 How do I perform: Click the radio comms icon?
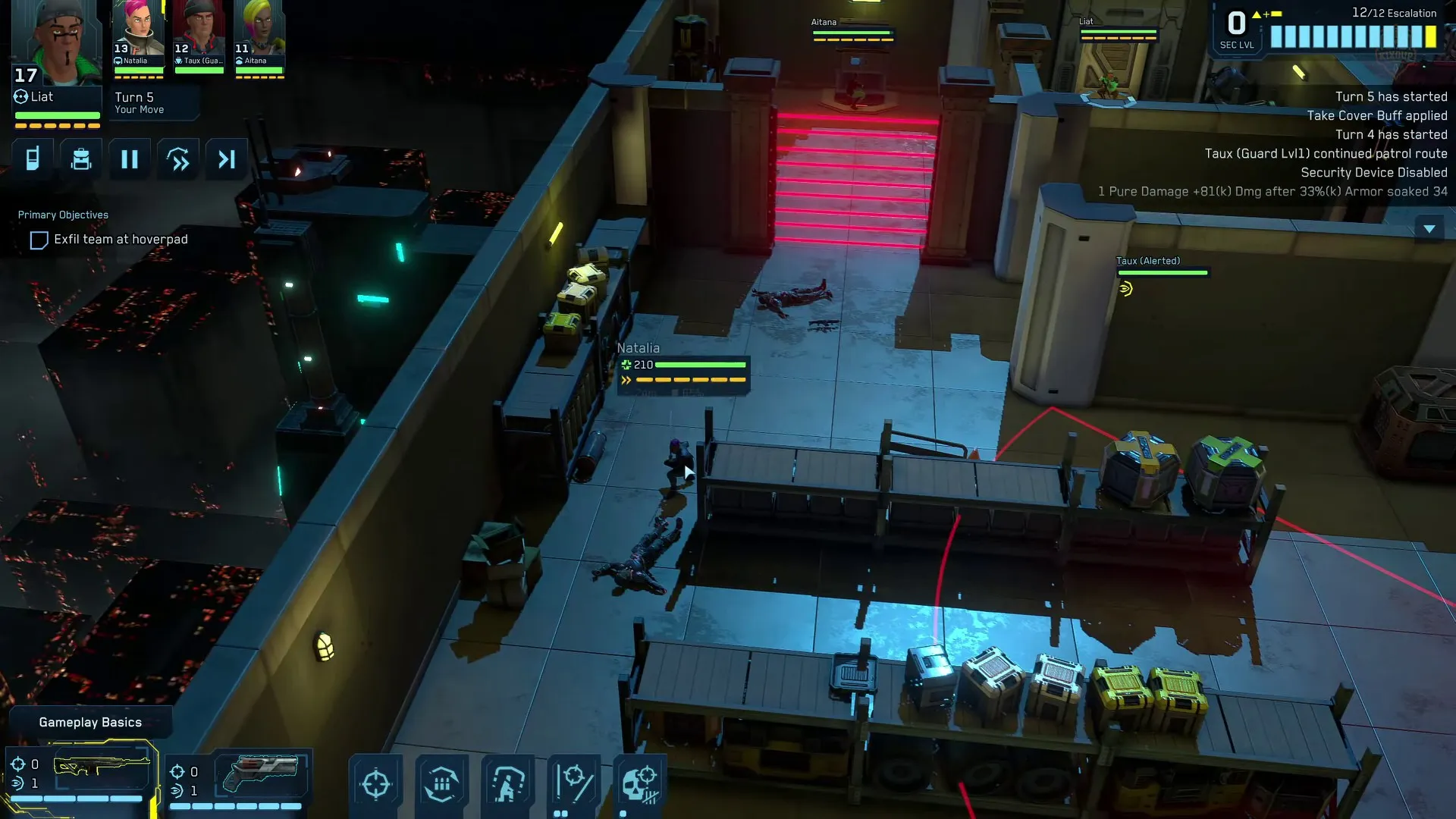coord(32,158)
